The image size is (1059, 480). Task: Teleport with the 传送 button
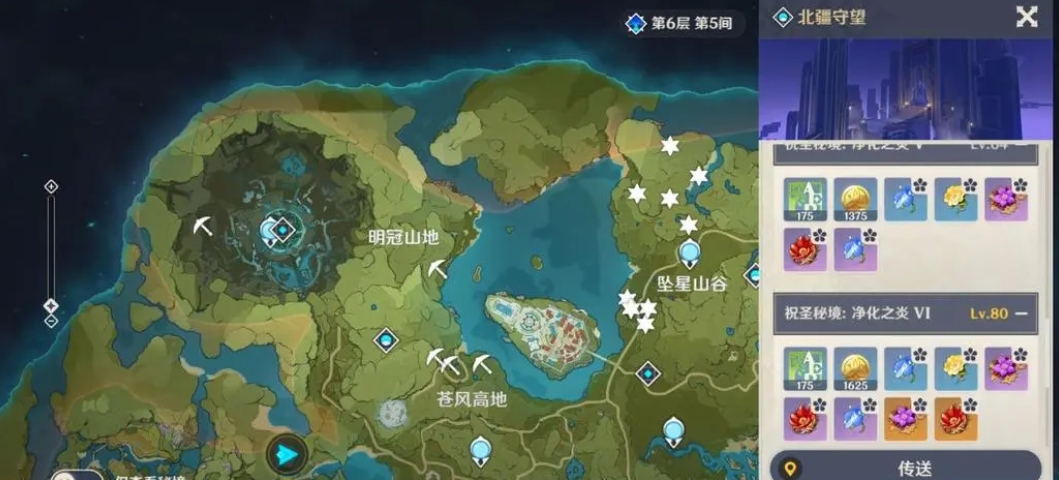[909, 467]
